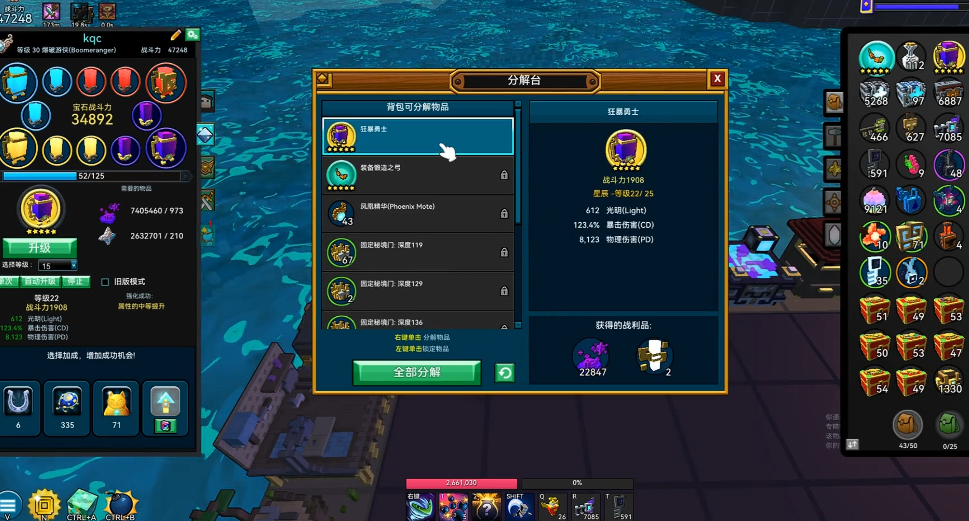Select the 装备锻造之弓 list row
The height and width of the screenshot is (521, 969).
point(417,174)
